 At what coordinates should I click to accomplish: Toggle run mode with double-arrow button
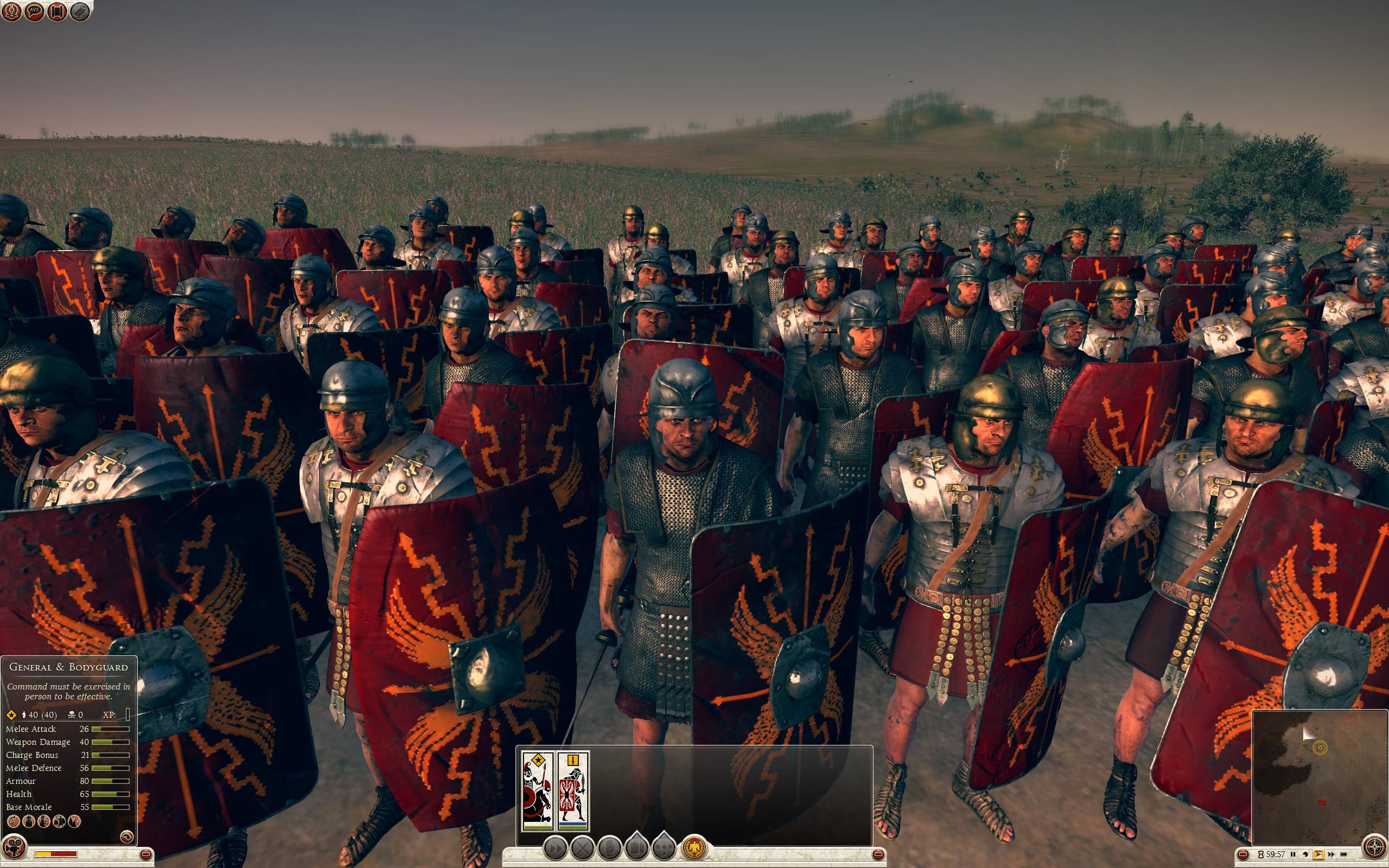point(555,848)
